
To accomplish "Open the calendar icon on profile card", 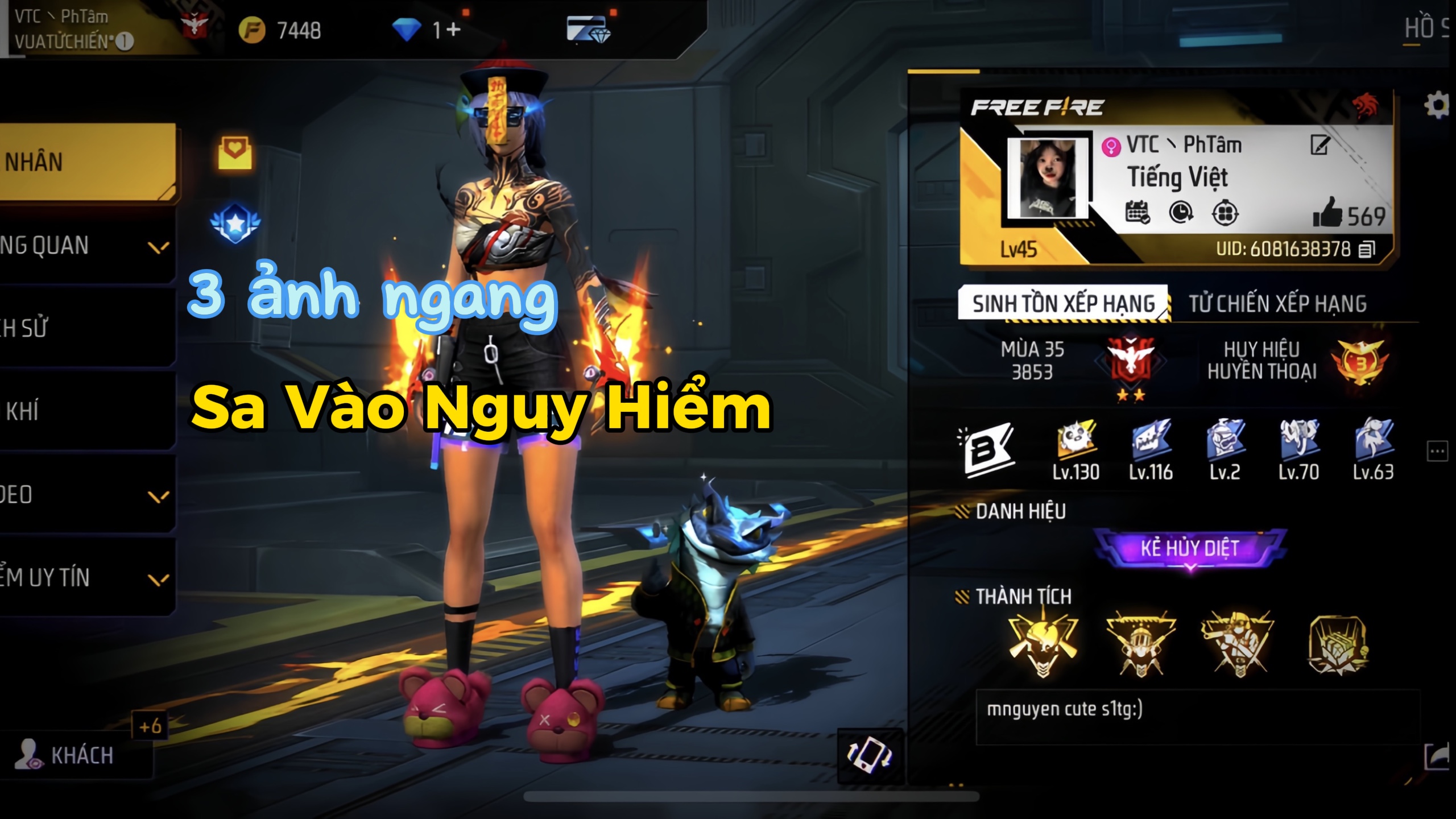I will pyautogui.click(x=1137, y=213).
